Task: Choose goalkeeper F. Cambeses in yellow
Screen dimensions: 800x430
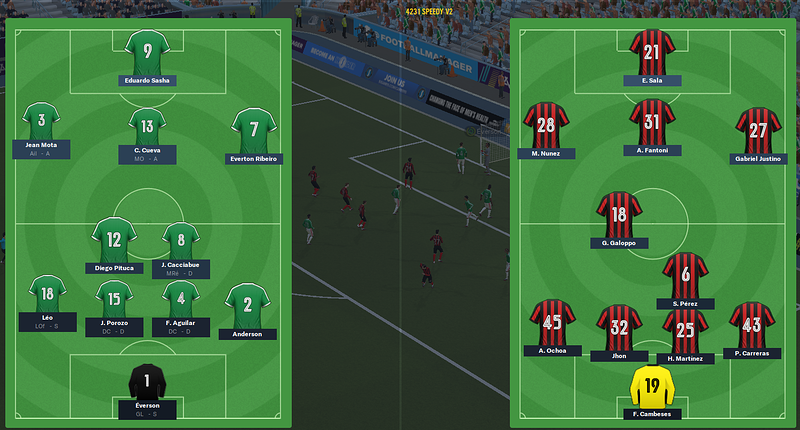Action: pyautogui.click(x=652, y=386)
